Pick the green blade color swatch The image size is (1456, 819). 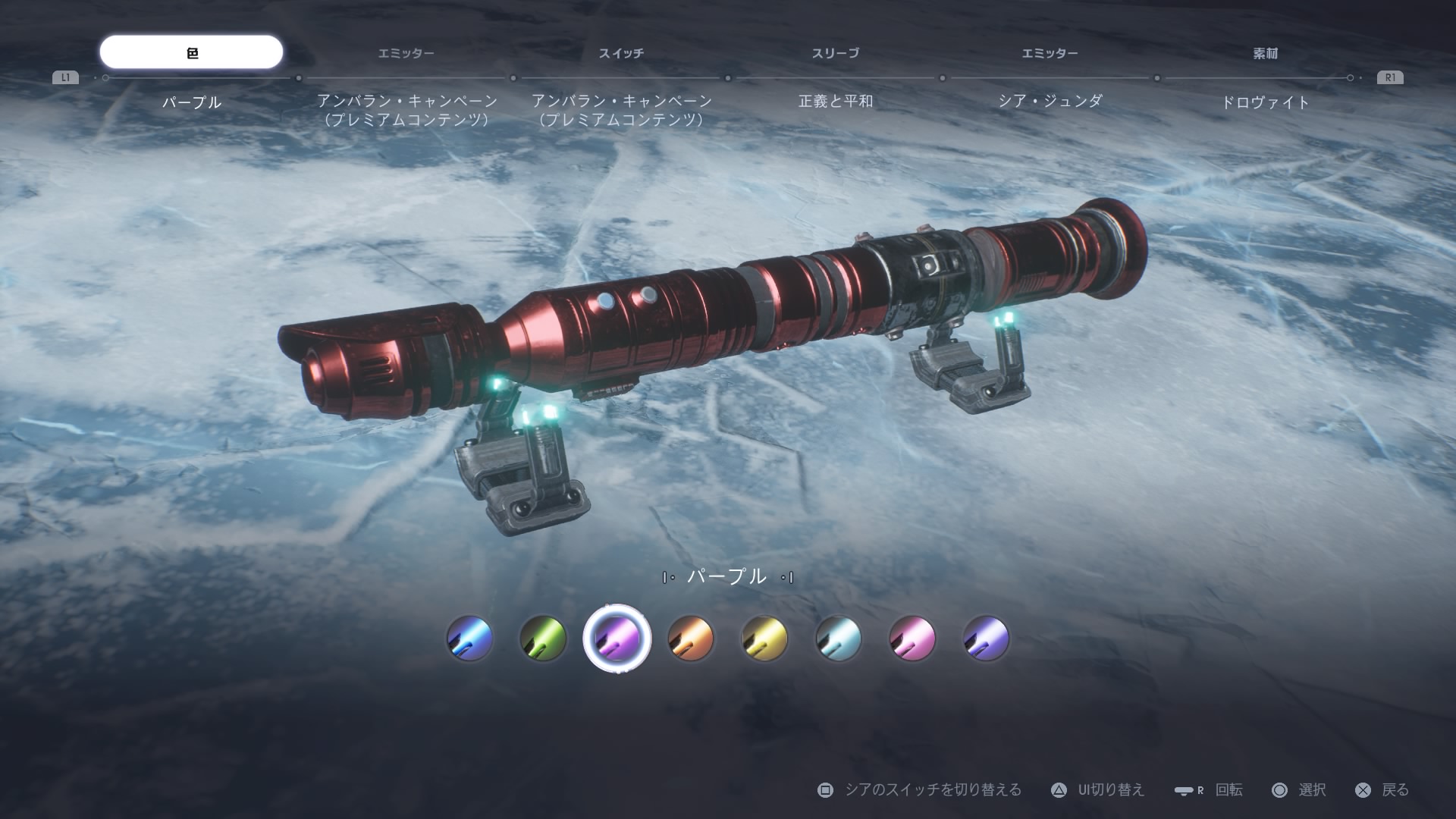[x=543, y=639]
